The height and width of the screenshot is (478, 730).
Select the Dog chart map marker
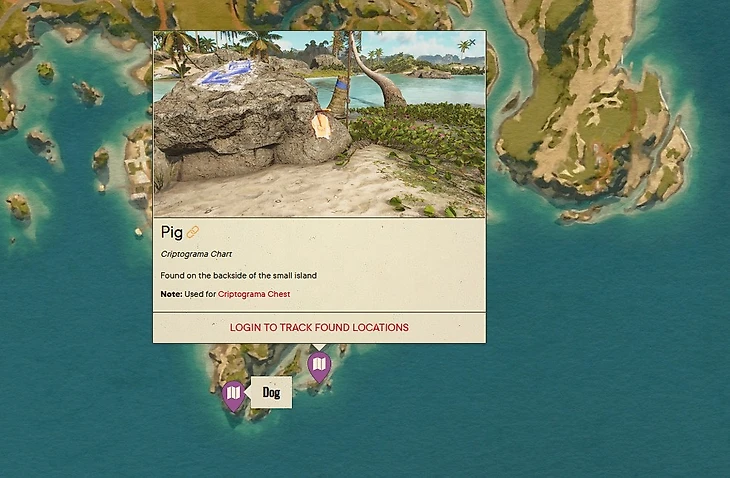(x=233, y=395)
